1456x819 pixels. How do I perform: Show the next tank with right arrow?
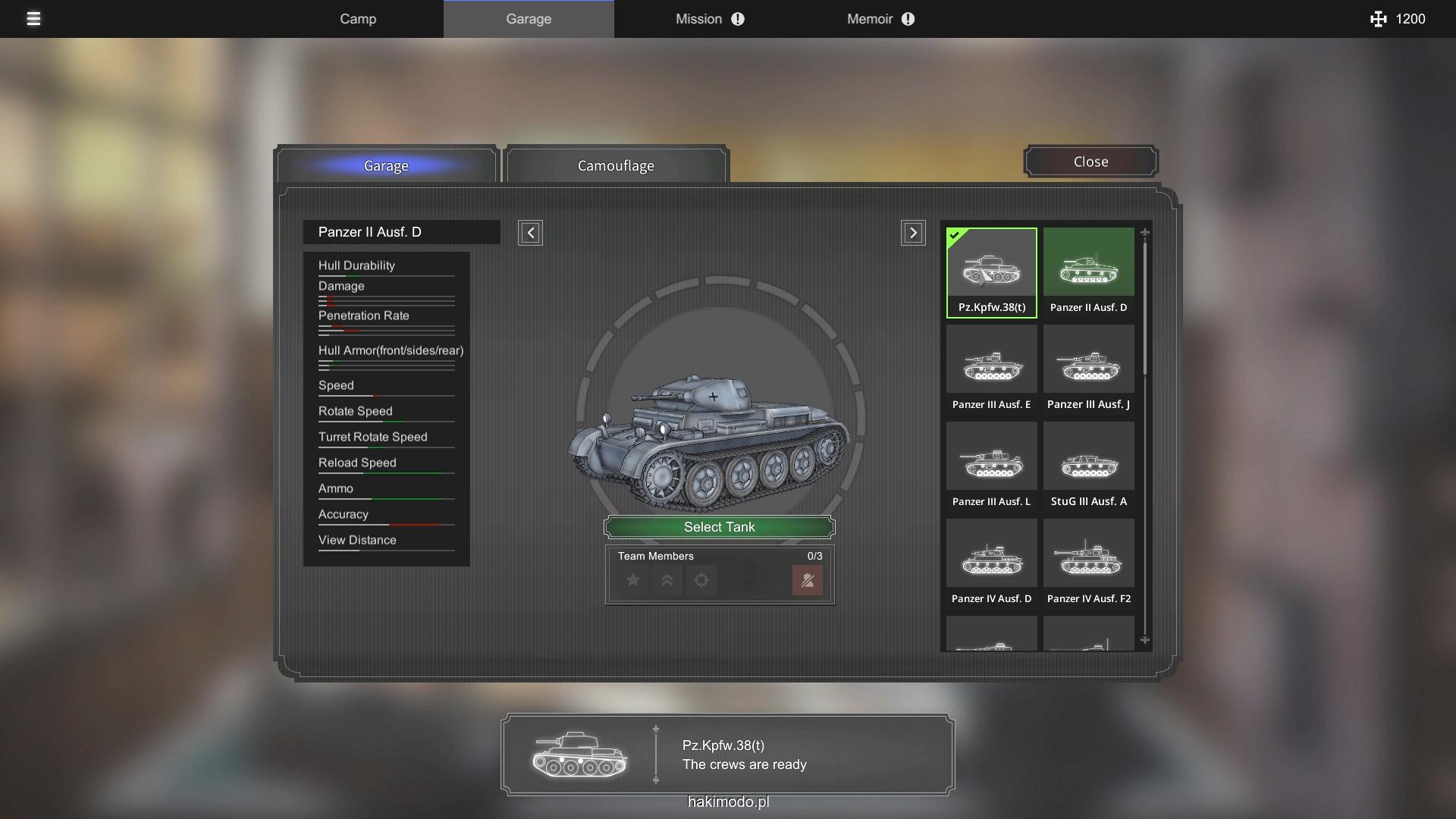point(913,233)
